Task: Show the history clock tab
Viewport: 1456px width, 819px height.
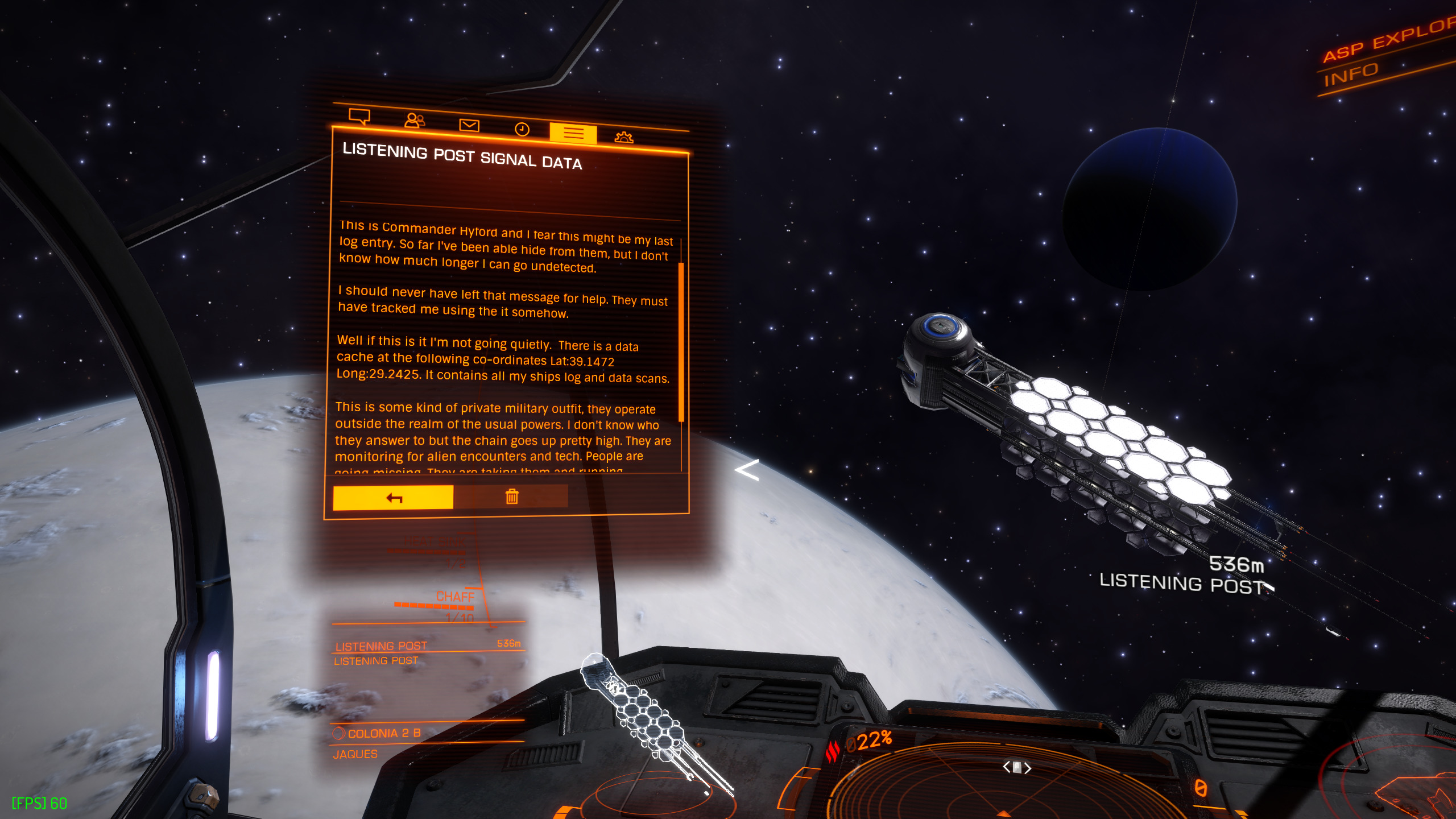Action: coord(522,130)
